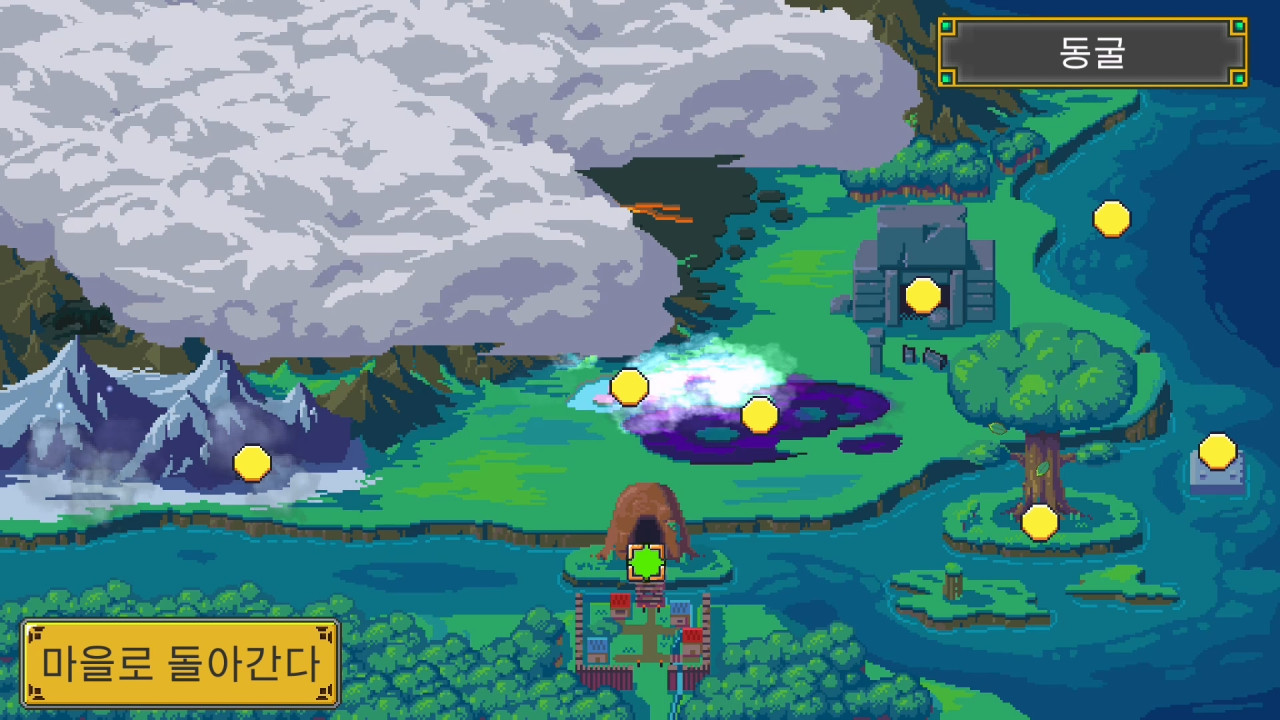Select the marker on the sandy eastern islet

[x=1216, y=452]
